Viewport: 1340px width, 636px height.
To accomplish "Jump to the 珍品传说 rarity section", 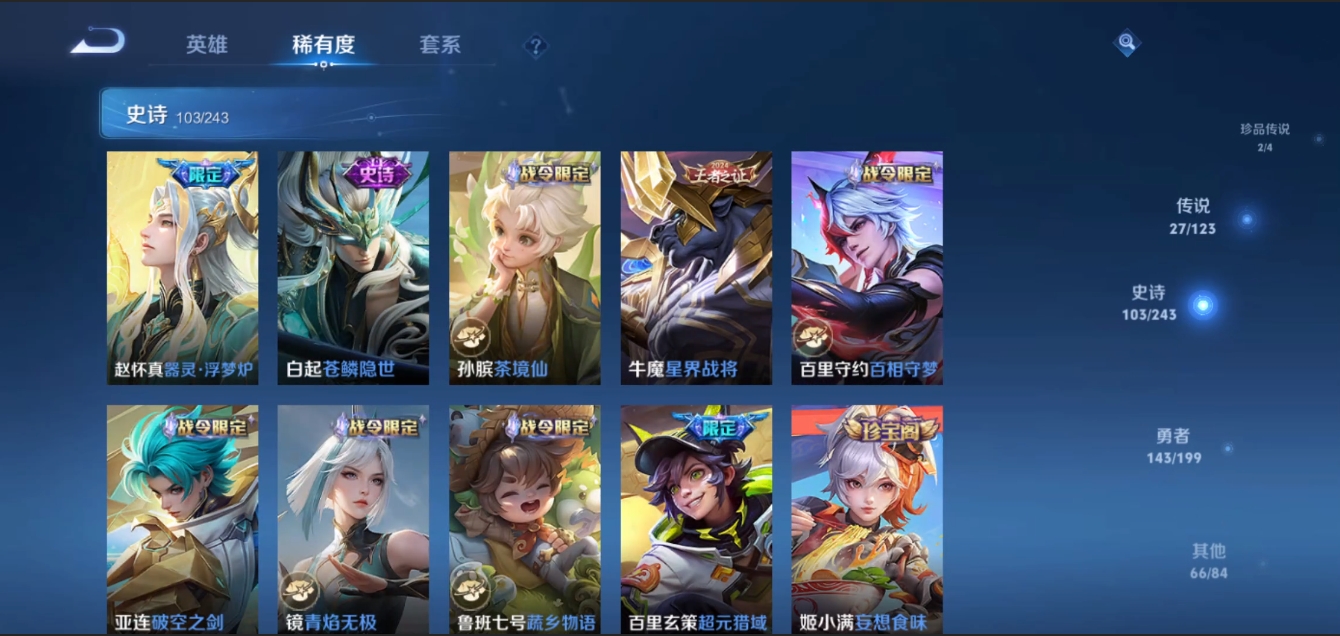I will tap(1265, 137).
